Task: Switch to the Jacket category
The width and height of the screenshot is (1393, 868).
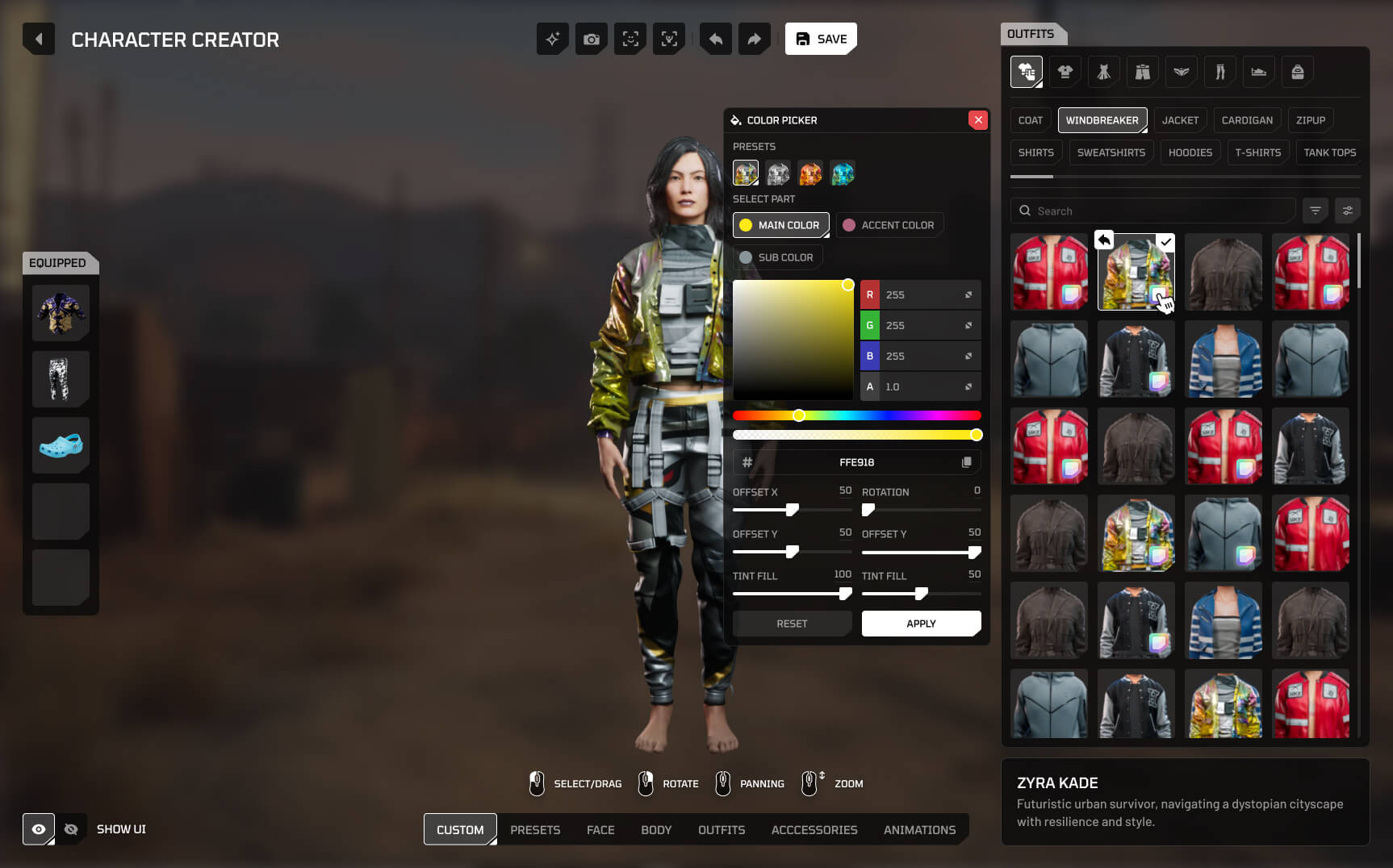Action: (1180, 120)
